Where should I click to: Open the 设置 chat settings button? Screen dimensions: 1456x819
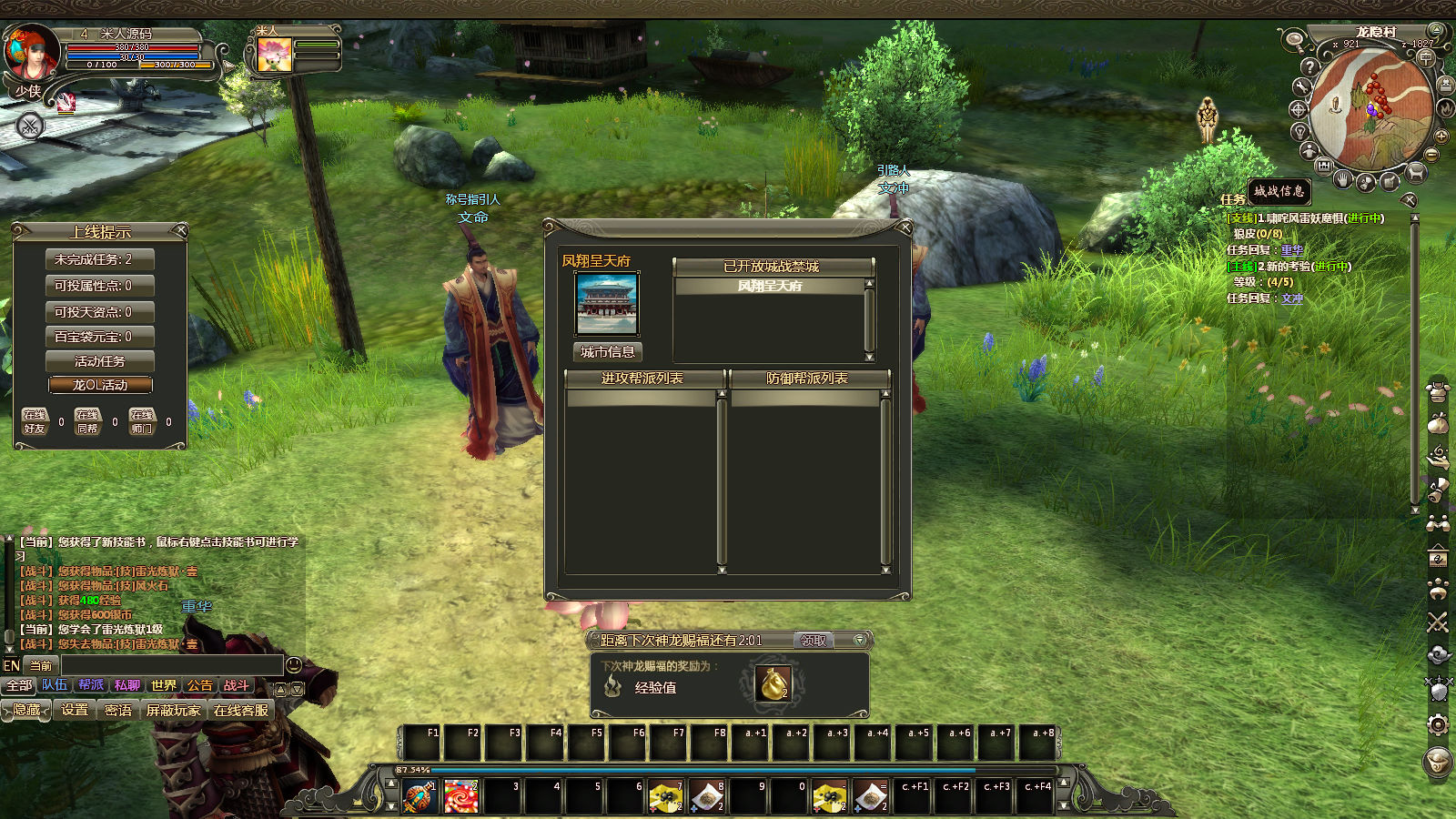75,710
